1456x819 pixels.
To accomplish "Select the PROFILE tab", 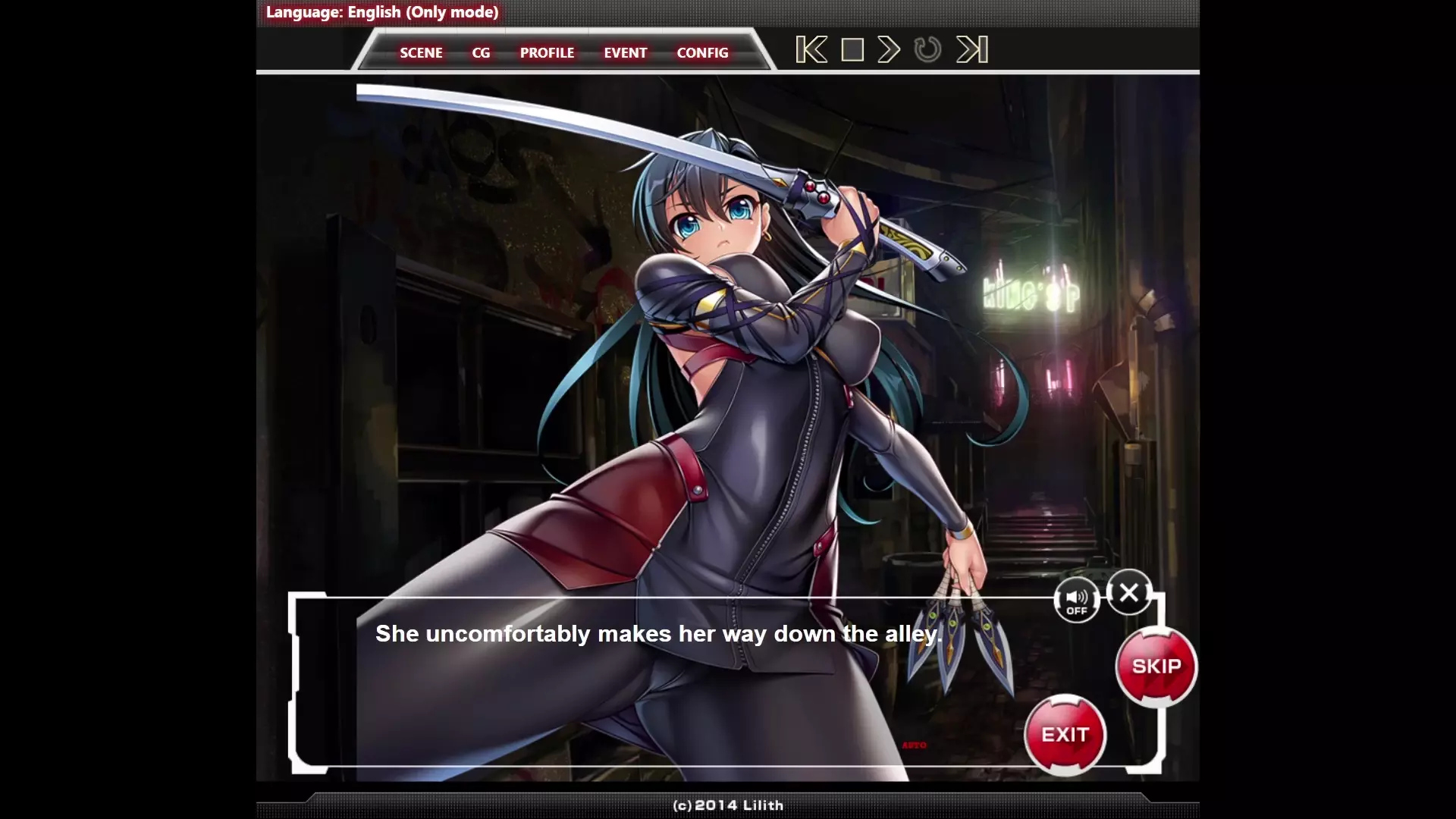I will 547,53.
